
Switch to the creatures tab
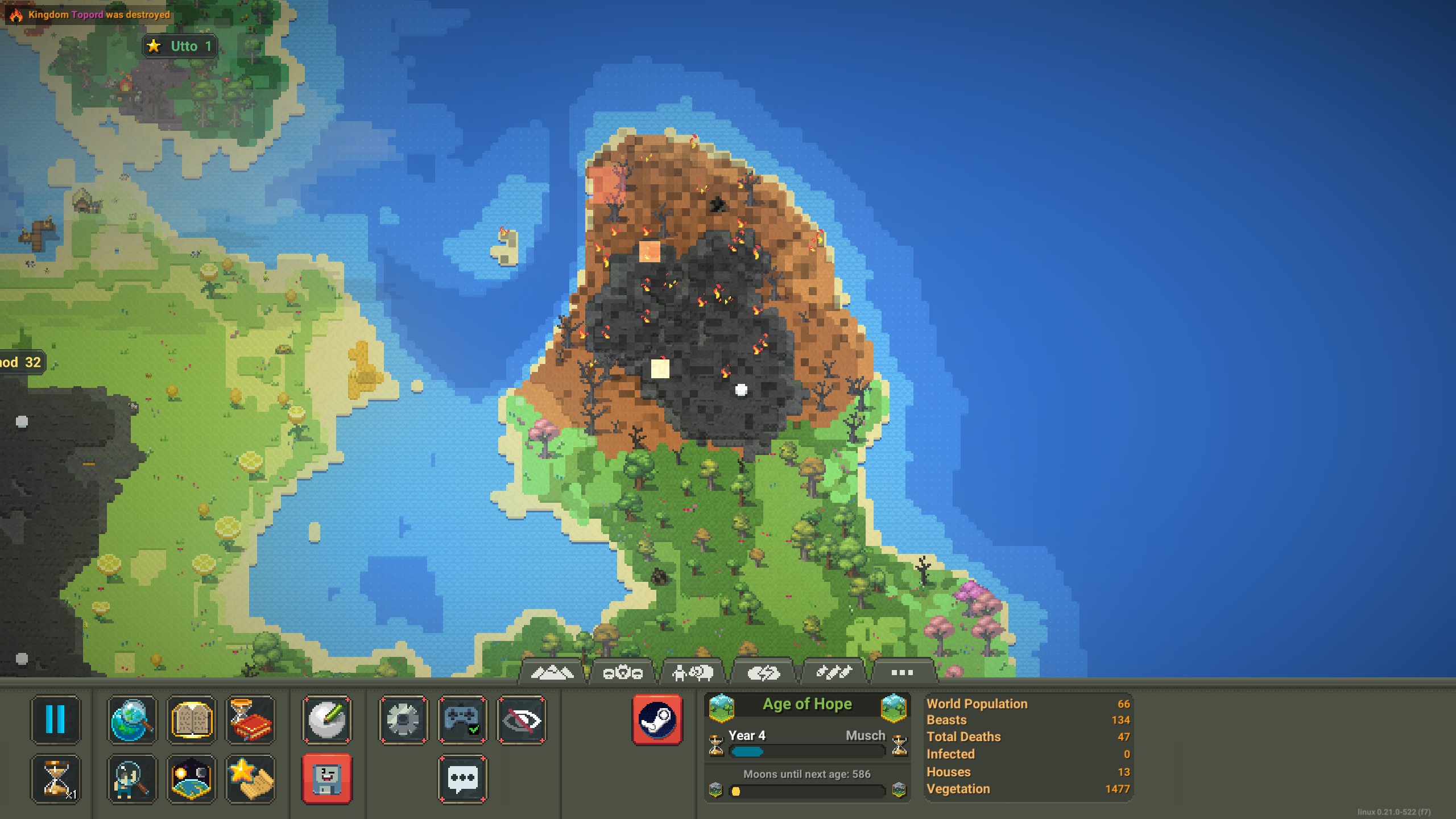pos(692,673)
